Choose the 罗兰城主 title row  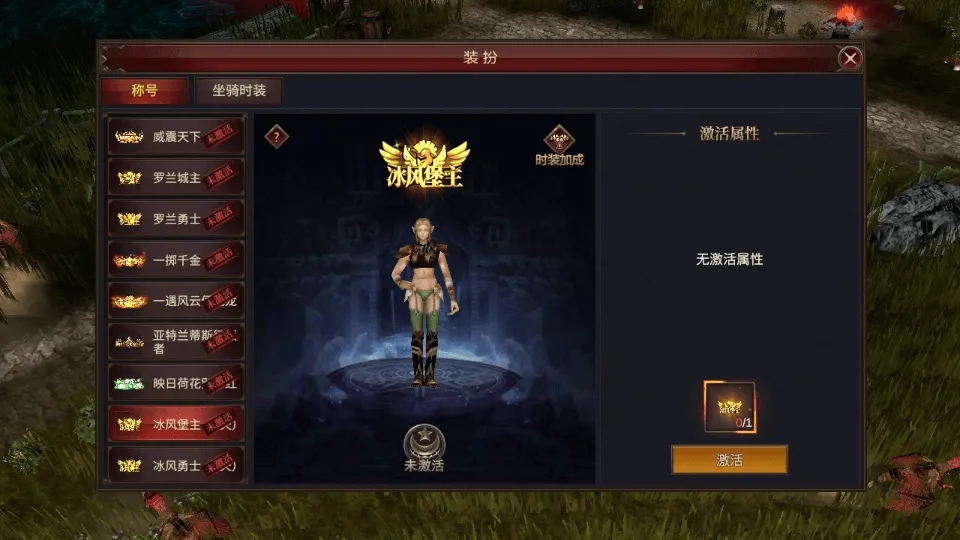[176, 178]
